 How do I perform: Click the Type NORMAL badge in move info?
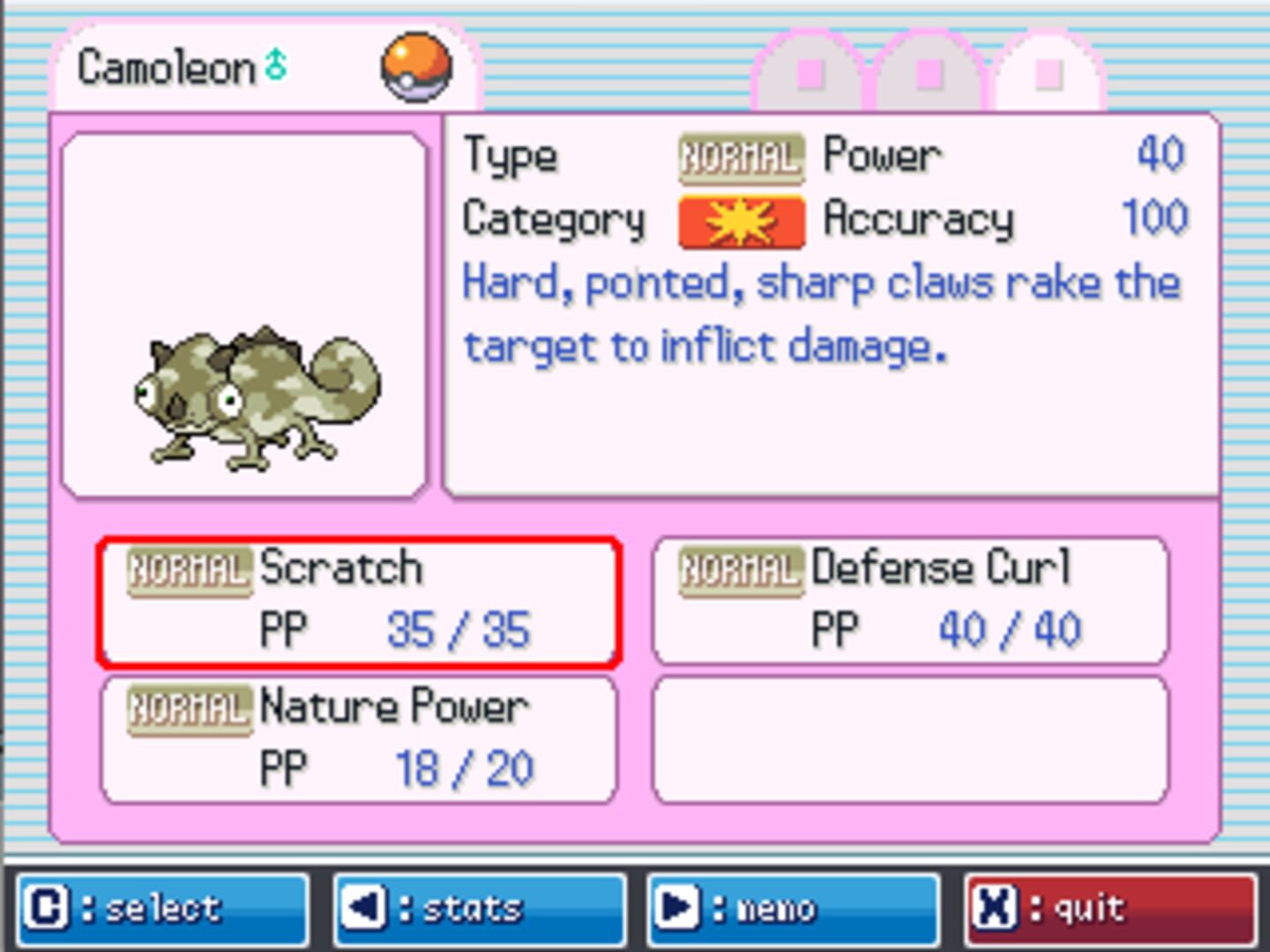(x=742, y=154)
